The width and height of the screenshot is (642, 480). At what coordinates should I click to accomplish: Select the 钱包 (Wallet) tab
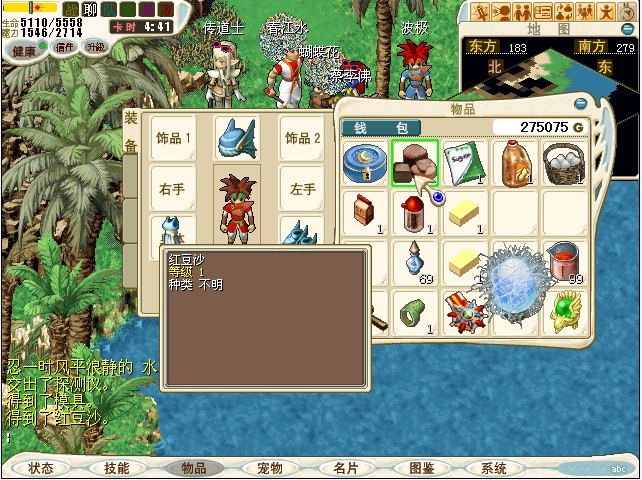381,128
